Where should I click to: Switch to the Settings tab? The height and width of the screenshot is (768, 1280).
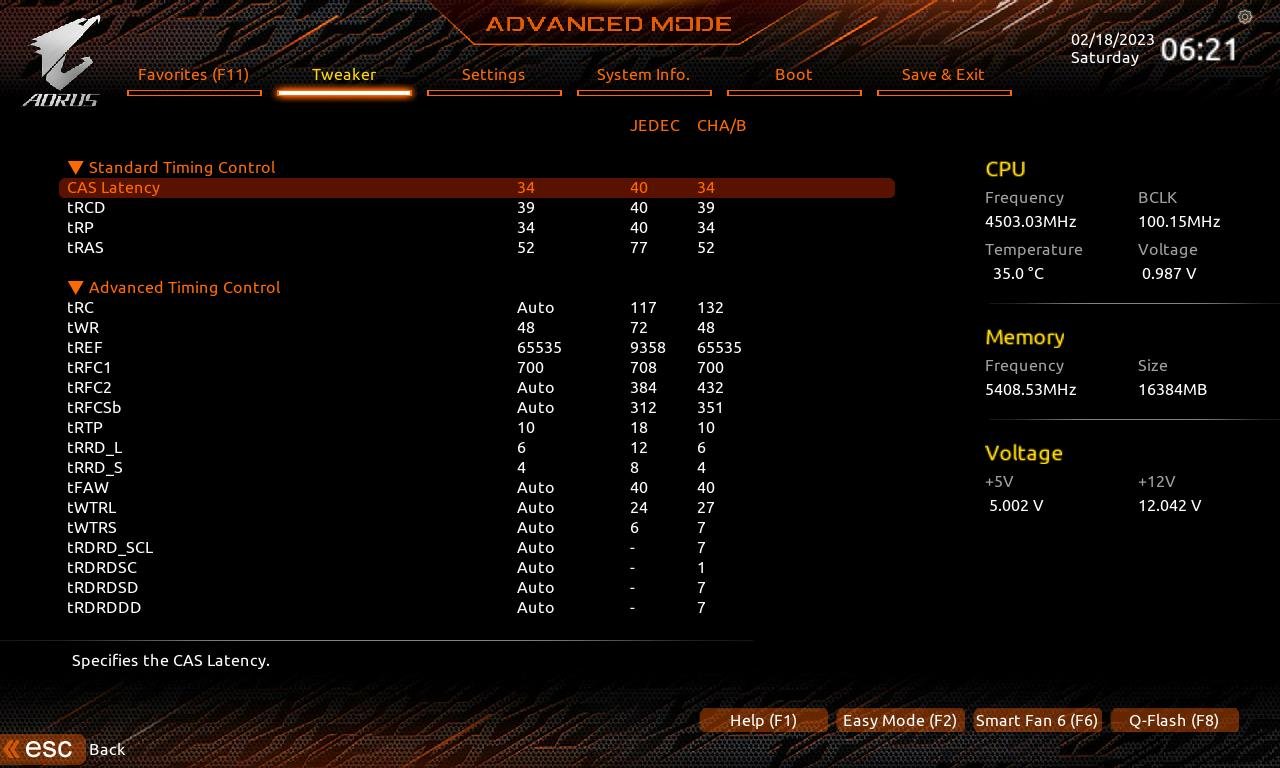coord(493,74)
